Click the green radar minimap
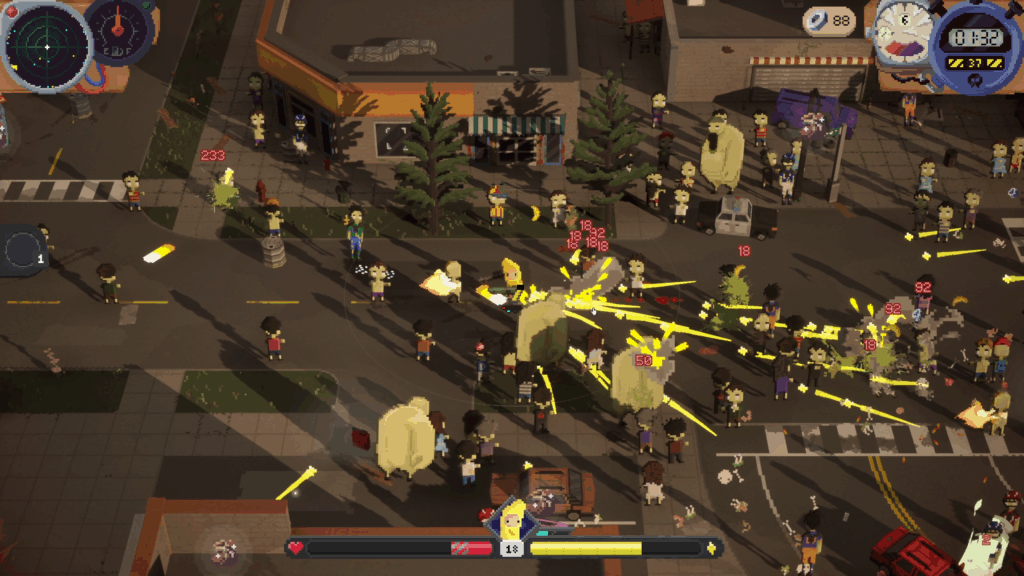The image size is (1024, 576). click(x=47, y=45)
